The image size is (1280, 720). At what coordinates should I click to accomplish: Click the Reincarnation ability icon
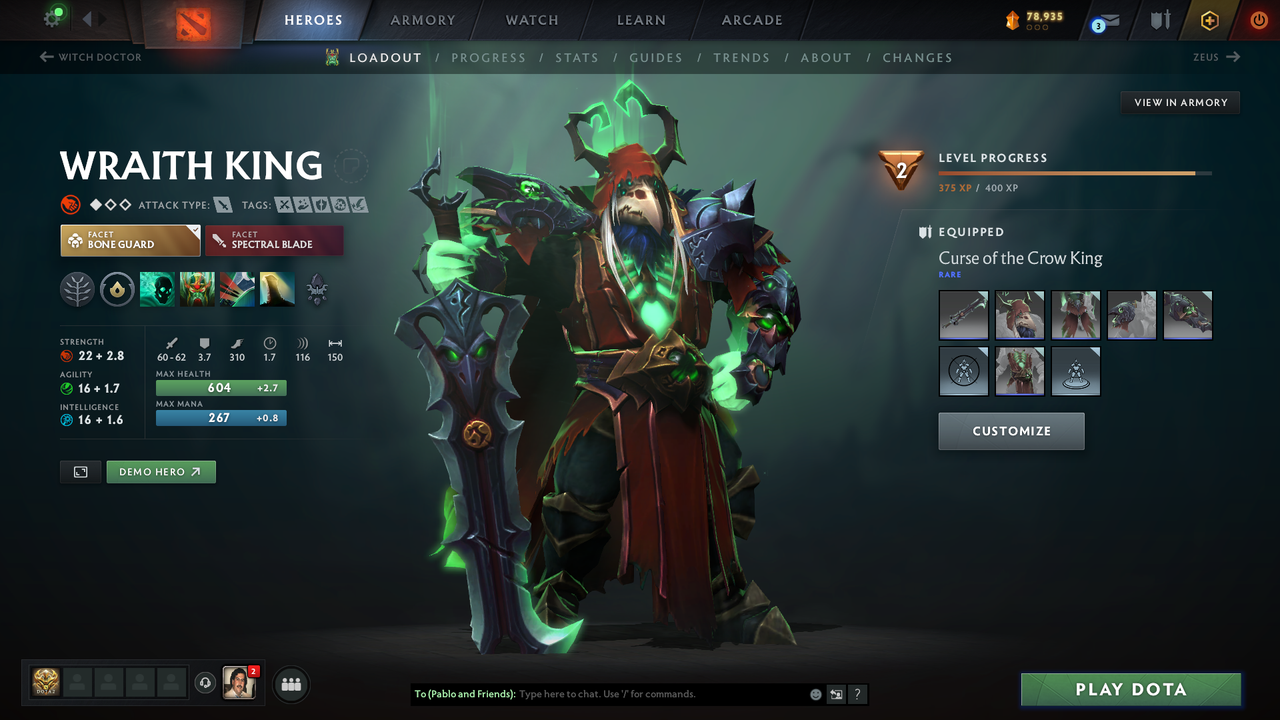click(x=277, y=290)
